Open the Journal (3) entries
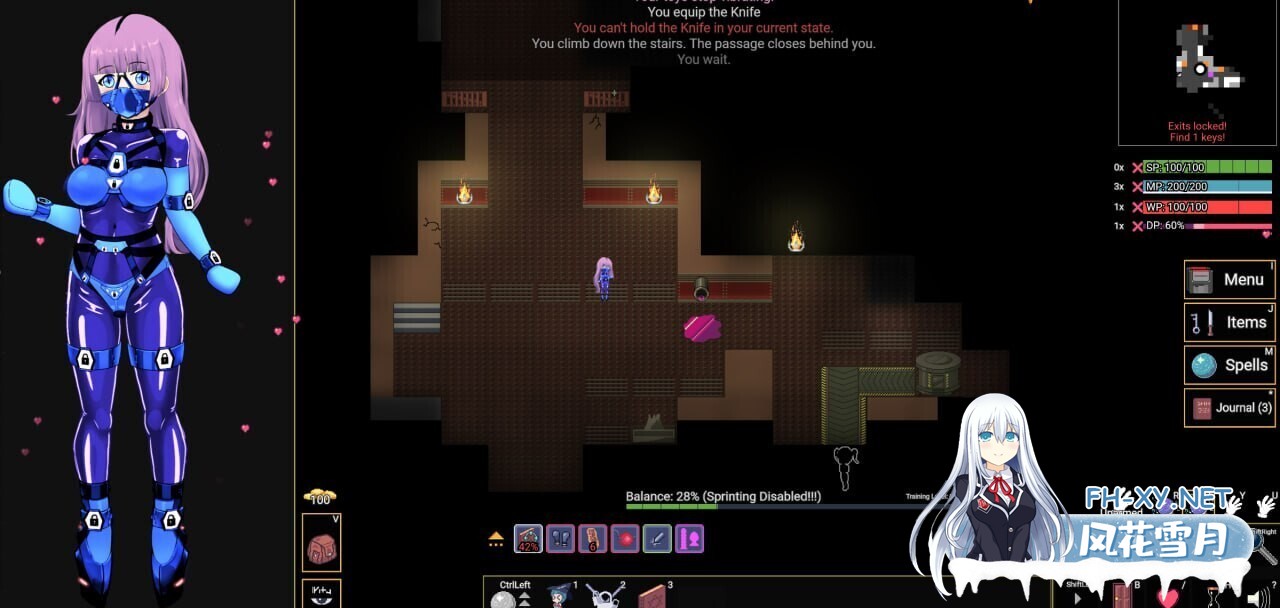1280x608 pixels. pyautogui.click(x=1229, y=408)
